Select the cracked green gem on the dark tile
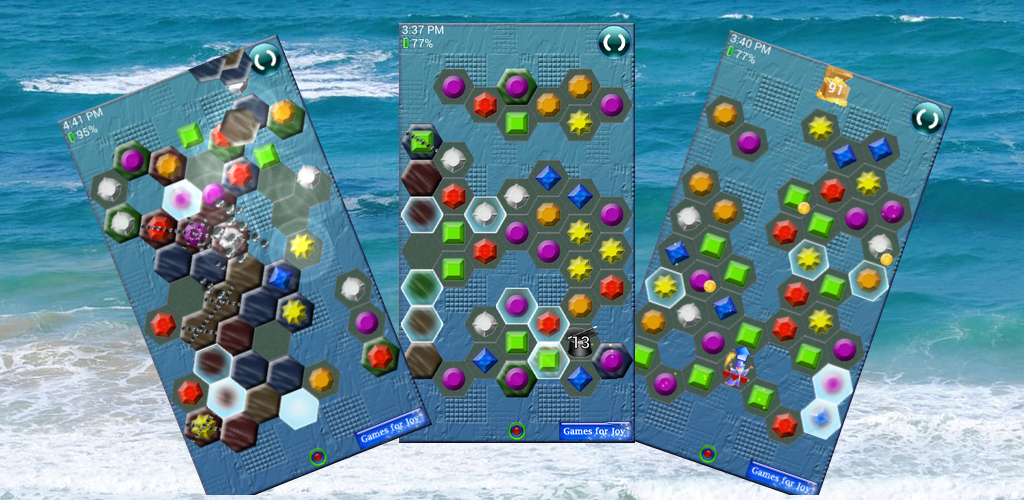The width and height of the screenshot is (1024, 500). 422,142
